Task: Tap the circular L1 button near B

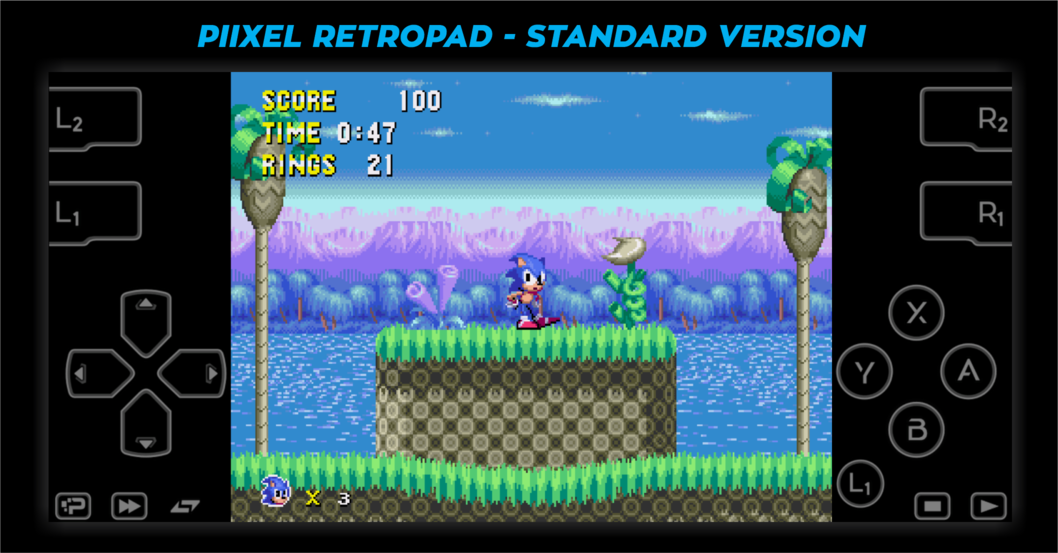Action: click(x=860, y=484)
